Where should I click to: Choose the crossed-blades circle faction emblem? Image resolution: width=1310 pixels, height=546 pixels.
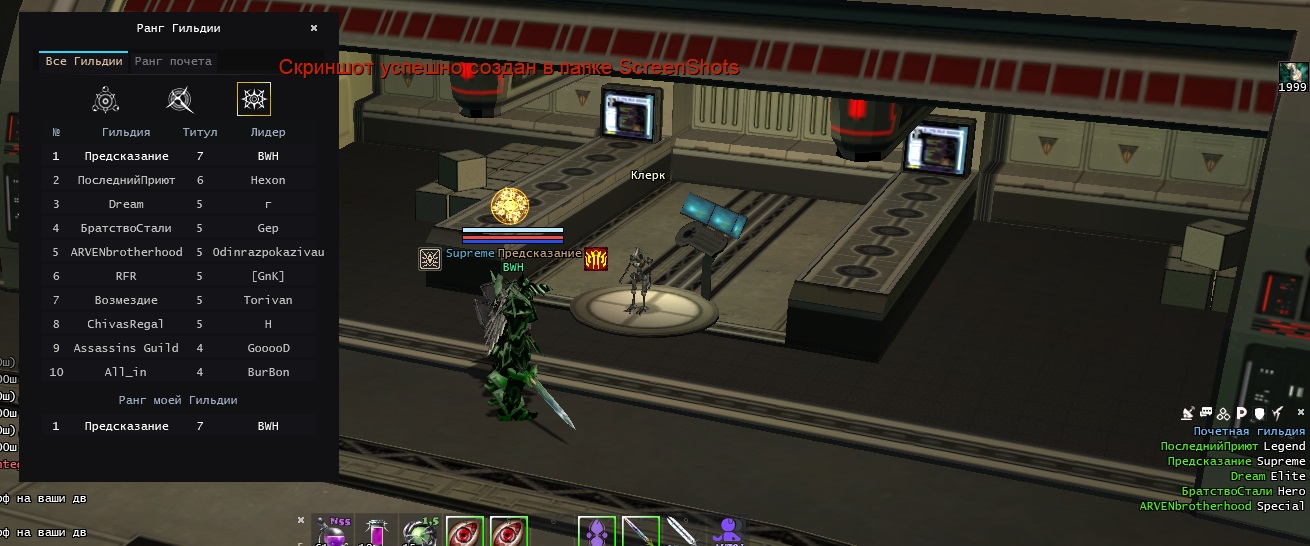coord(180,99)
